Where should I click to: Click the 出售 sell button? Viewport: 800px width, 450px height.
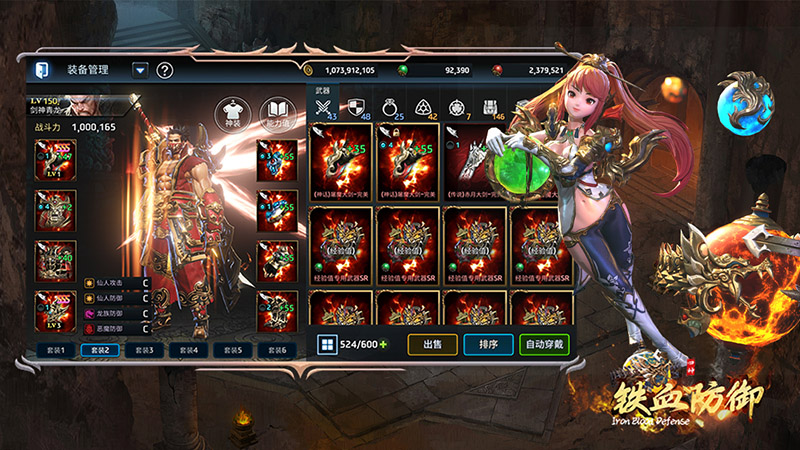point(433,344)
